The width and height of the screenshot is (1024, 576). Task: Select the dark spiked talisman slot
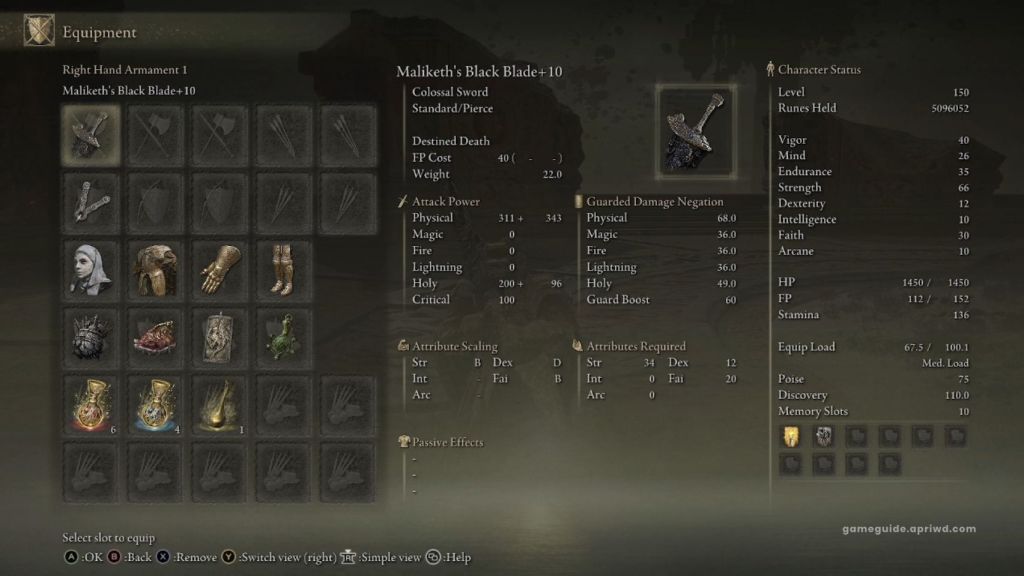tap(91, 335)
